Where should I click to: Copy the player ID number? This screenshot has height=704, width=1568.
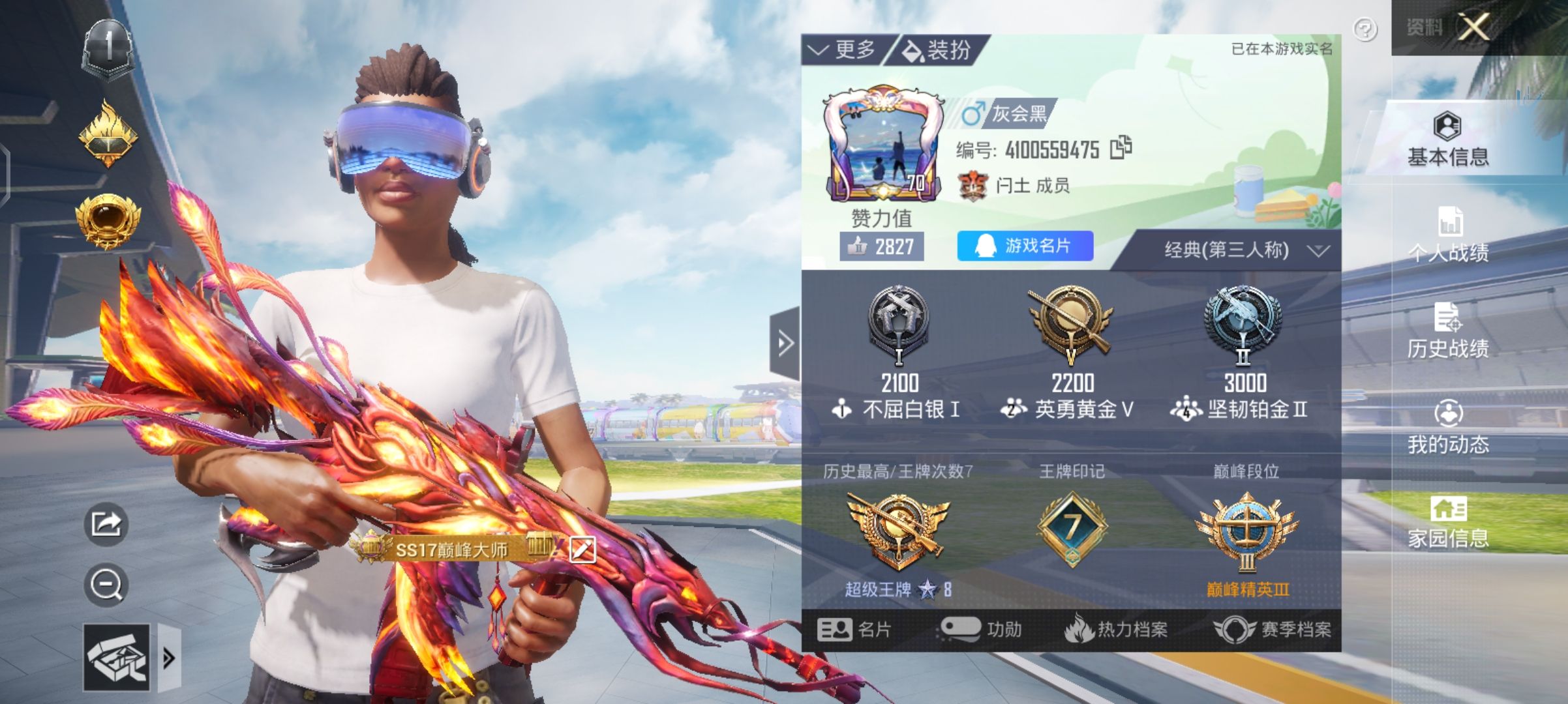[1121, 149]
